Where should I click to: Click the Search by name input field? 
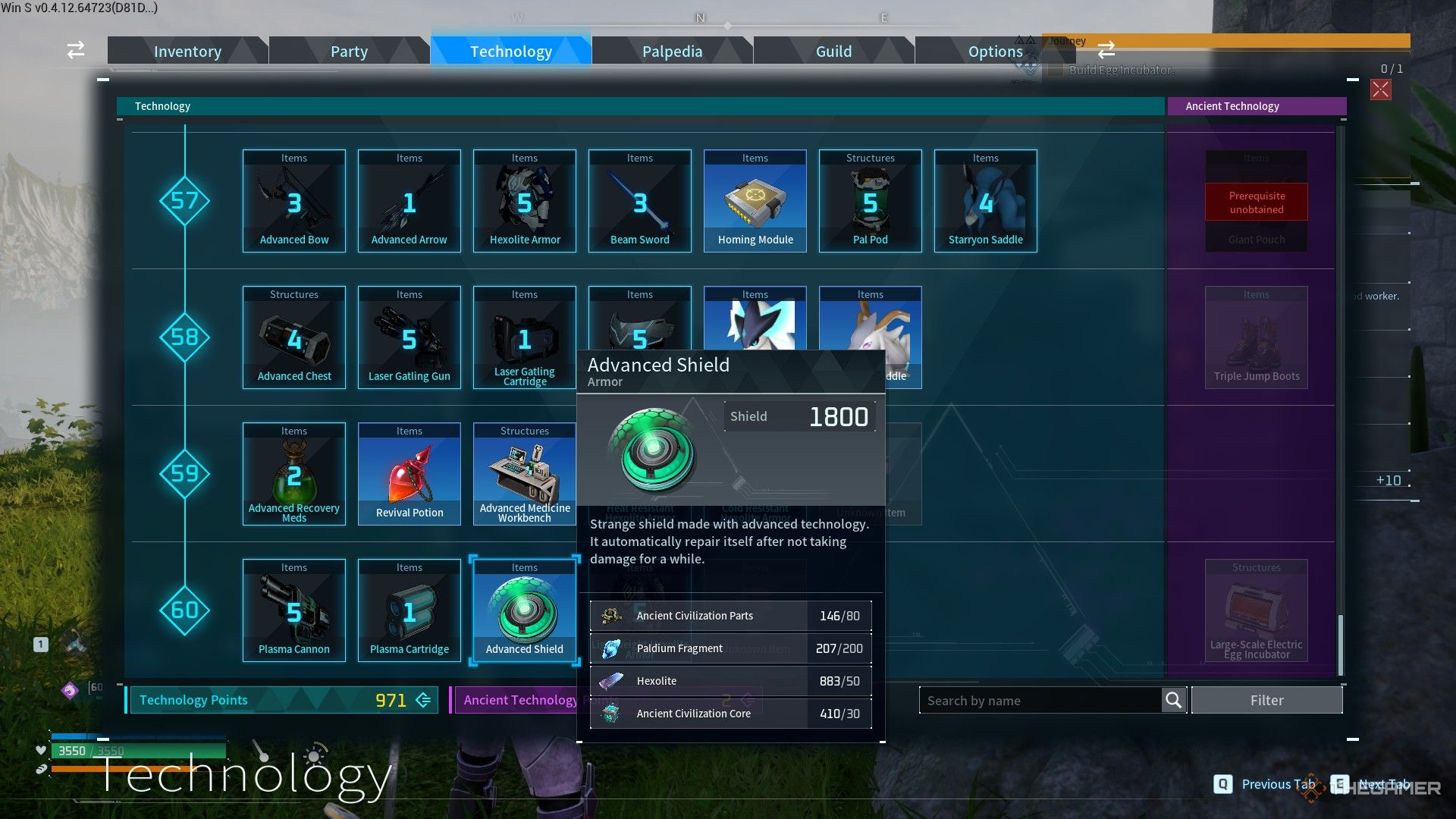(1039, 700)
